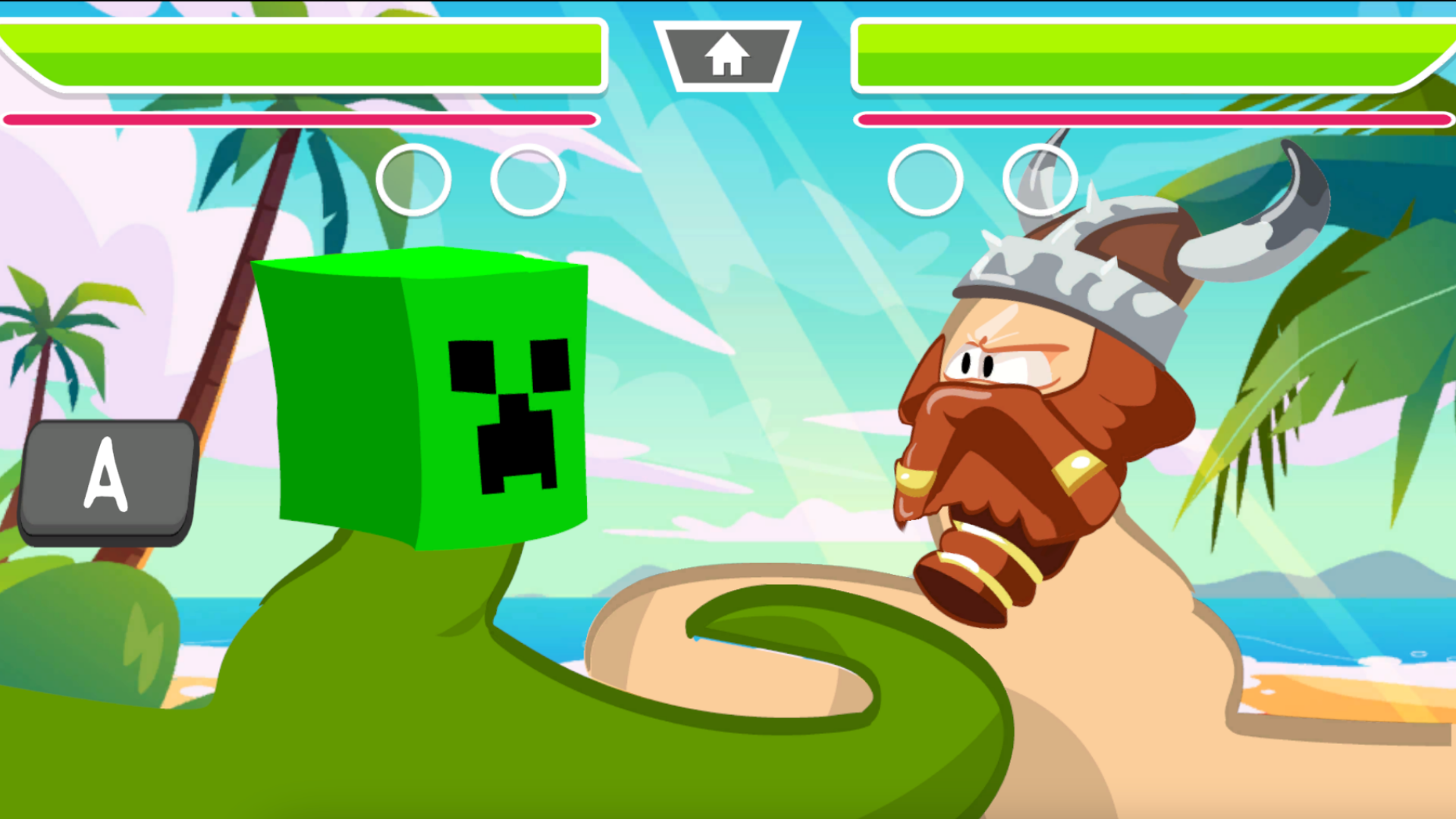Click the second round indicator circle on right

[1040, 180]
